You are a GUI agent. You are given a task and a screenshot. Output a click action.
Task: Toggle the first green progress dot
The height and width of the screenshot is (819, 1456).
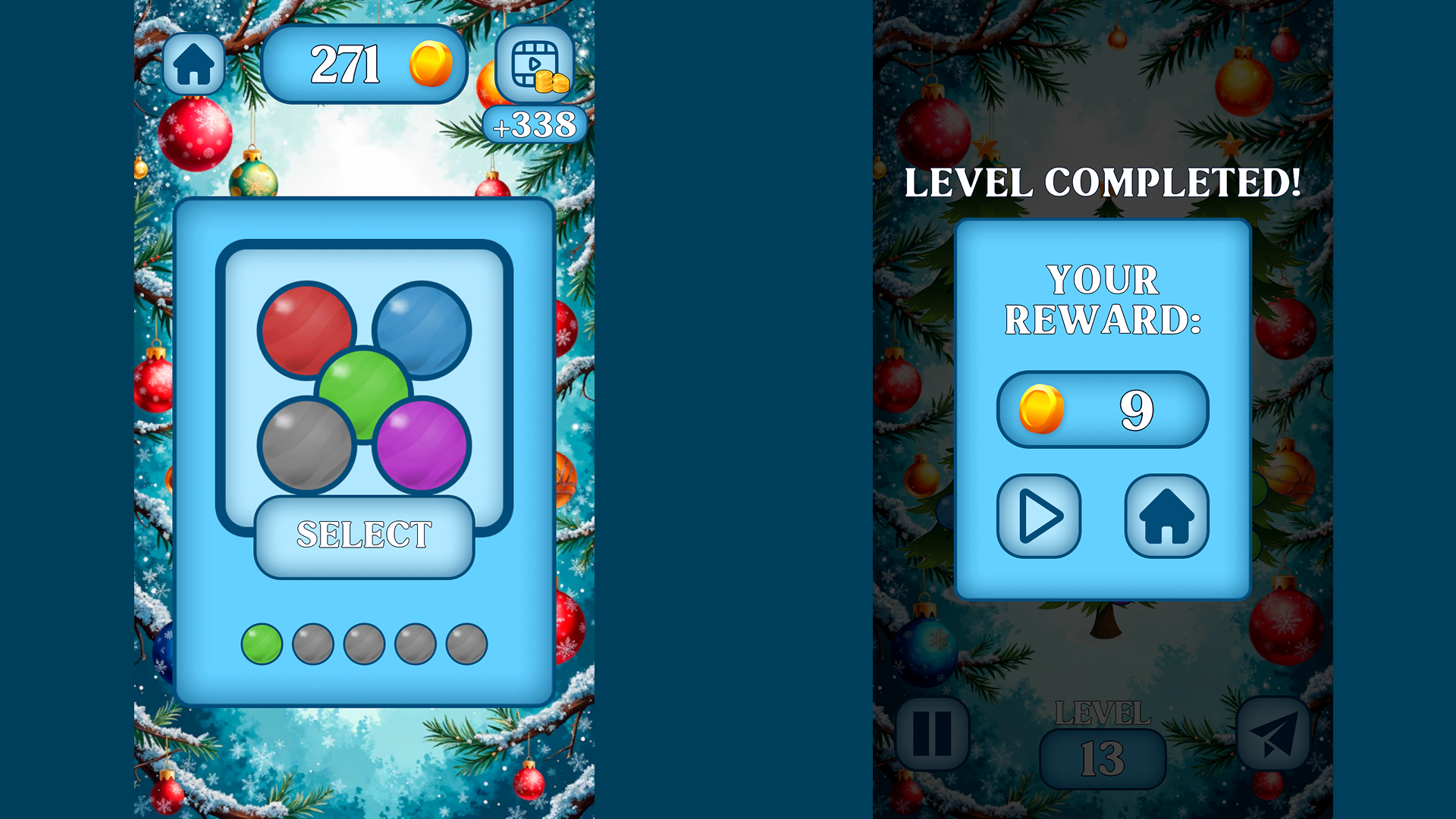click(261, 642)
